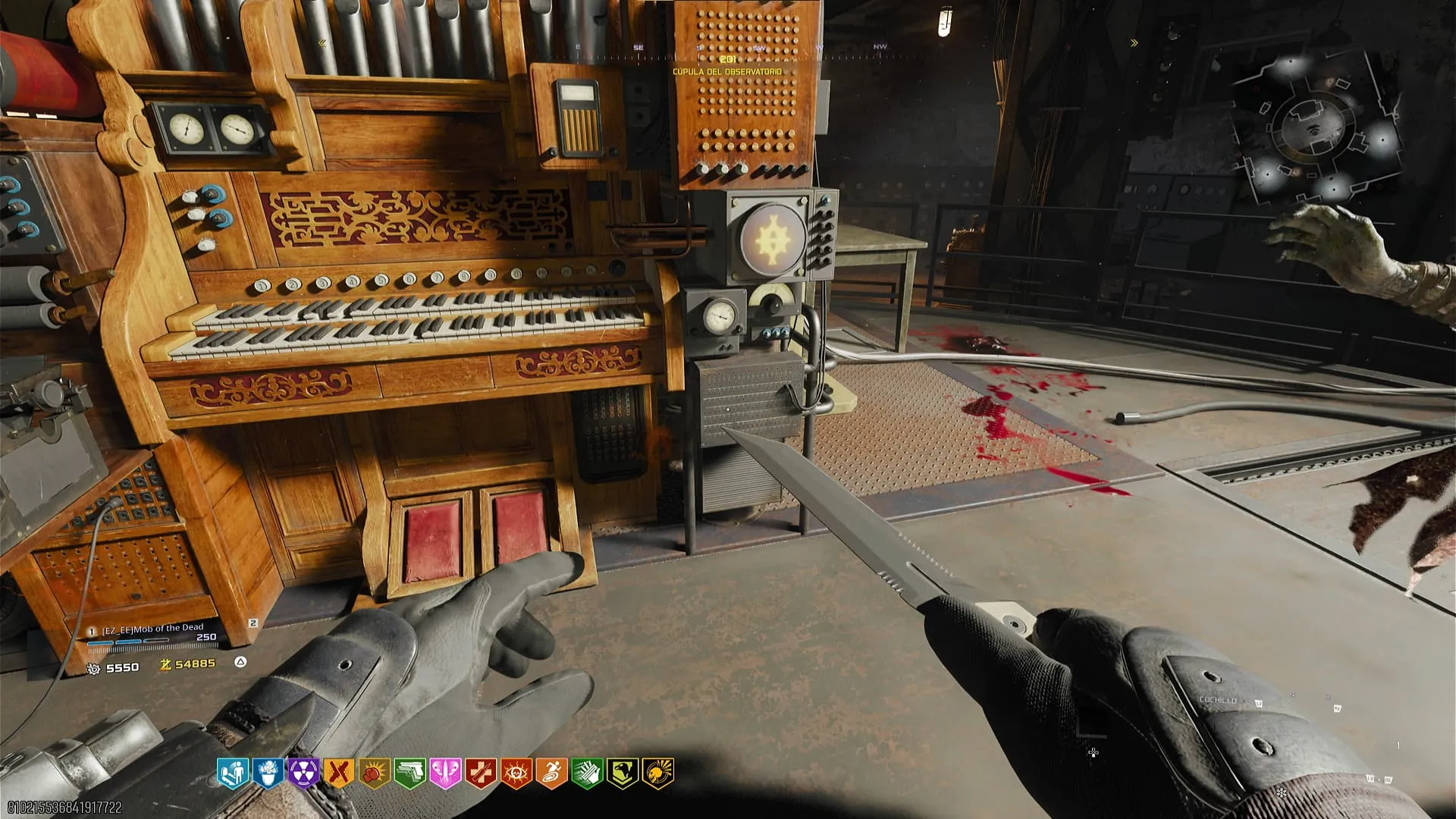1456x819 pixels.
Task: Choose the boxing glove perk icon
Action: click(375, 773)
